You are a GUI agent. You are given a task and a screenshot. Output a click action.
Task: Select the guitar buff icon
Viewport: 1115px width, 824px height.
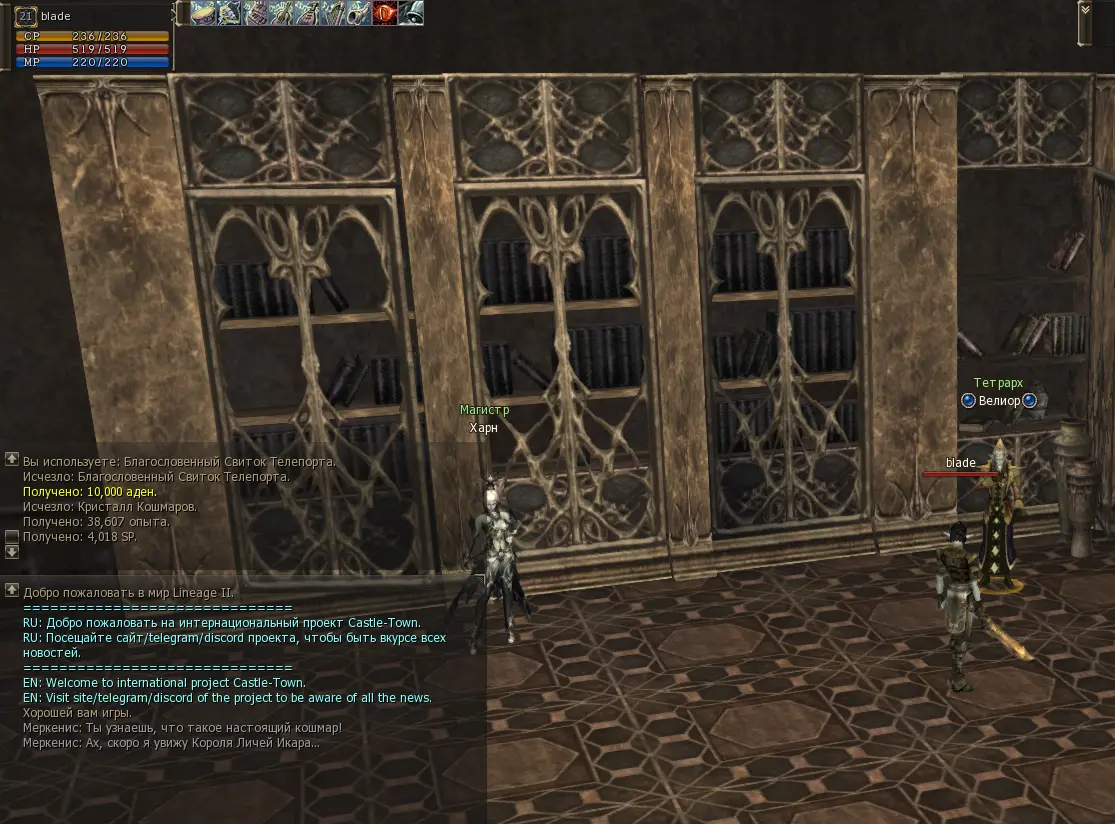click(281, 13)
